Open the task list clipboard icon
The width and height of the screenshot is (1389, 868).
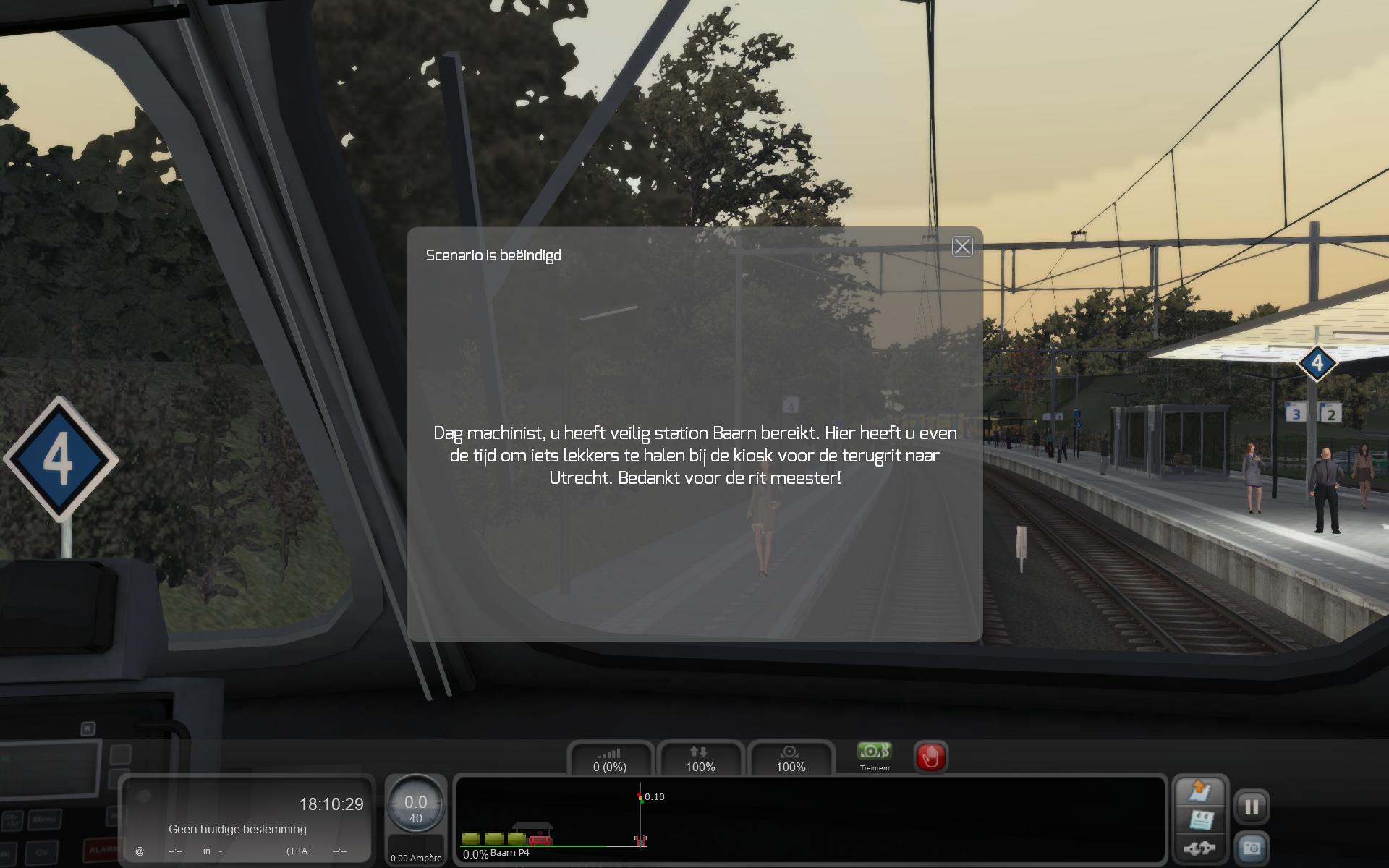point(1199,820)
